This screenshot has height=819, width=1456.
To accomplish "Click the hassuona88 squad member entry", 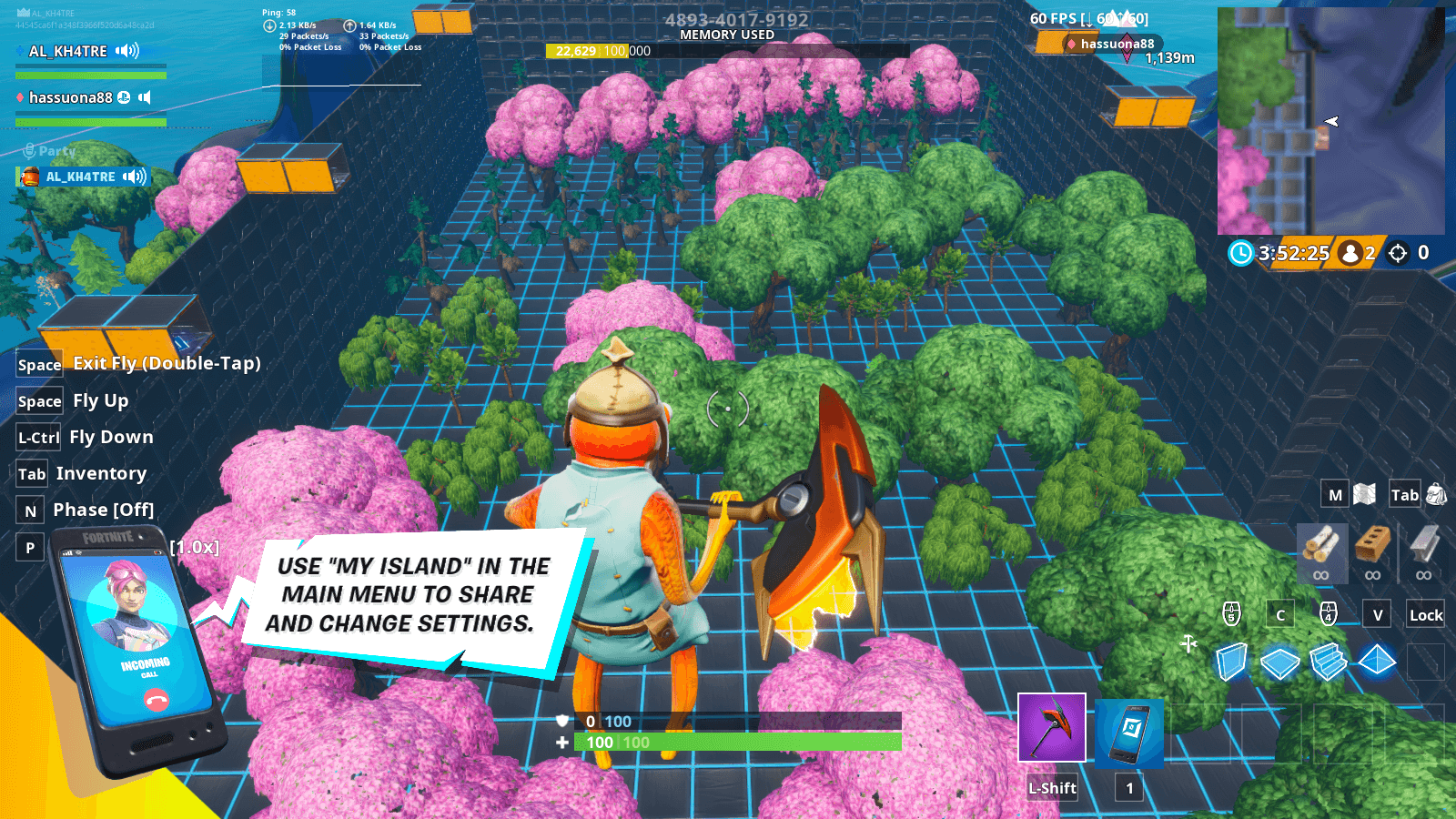I will (x=71, y=97).
